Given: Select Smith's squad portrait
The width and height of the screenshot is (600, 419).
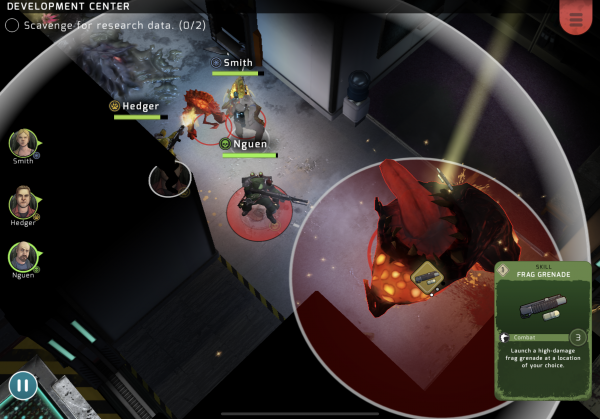Looking at the screenshot, I should click(23, 144).
